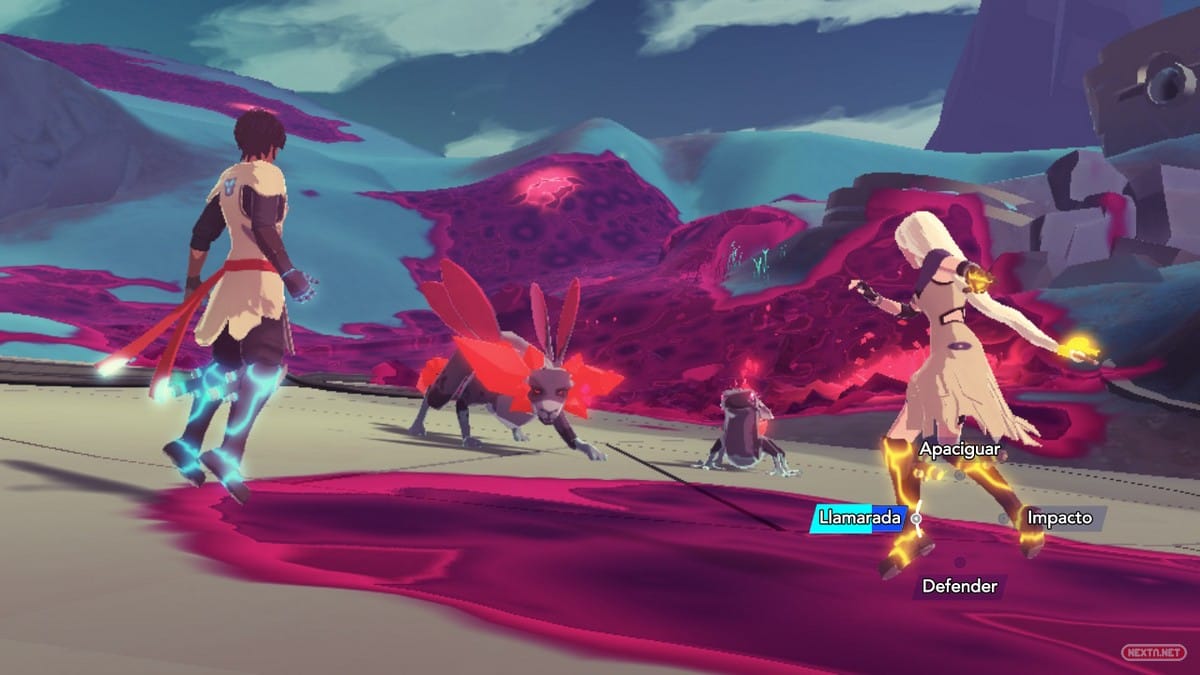Viewport: 1200px width, 675px height.
Task: Choose the Apaciguar command
Action: [959, 450]
